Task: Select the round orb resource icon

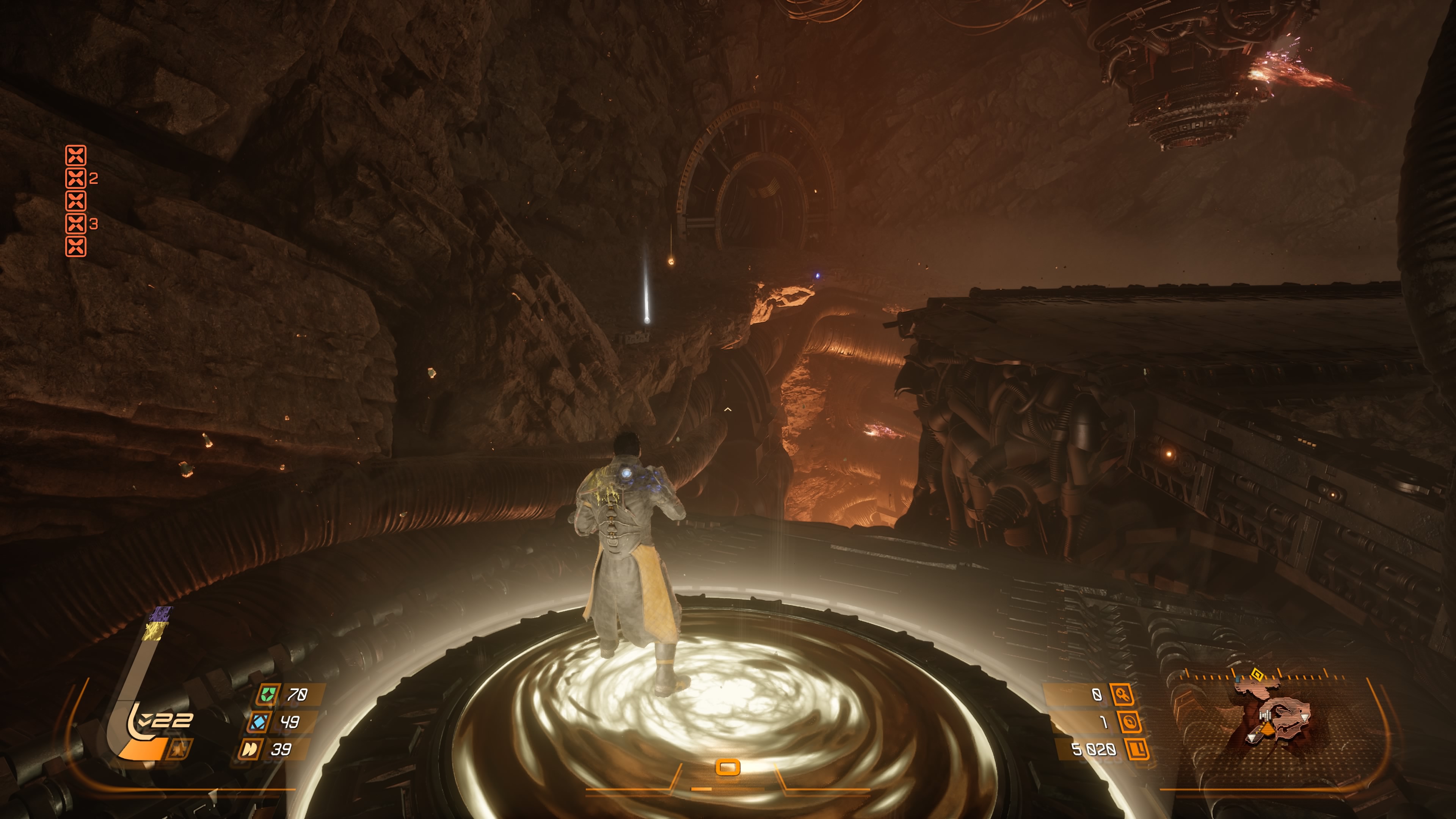Action: click(x=1129, y=722)
